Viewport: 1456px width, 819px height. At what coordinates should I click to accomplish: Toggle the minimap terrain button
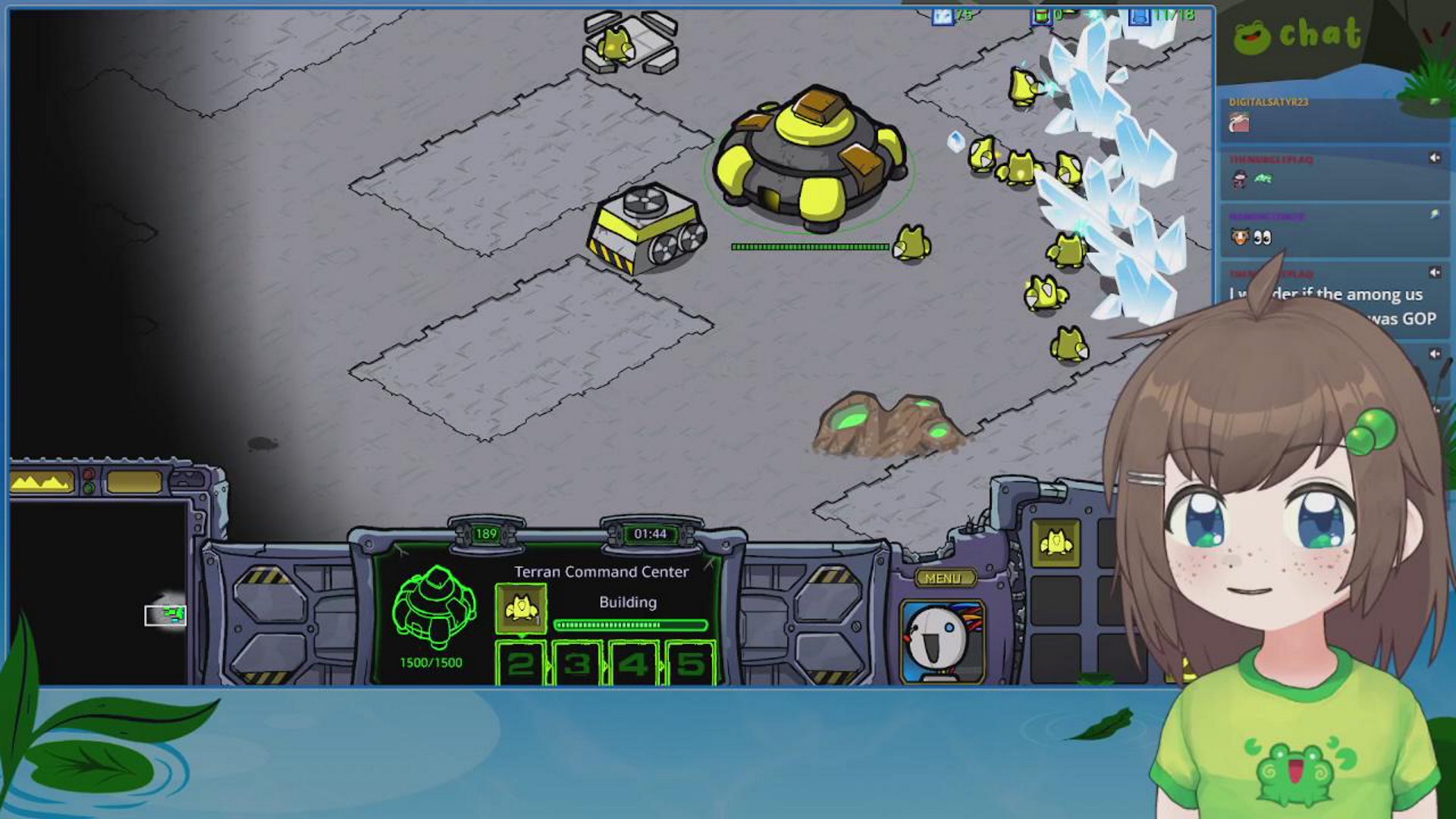point(42,482)
